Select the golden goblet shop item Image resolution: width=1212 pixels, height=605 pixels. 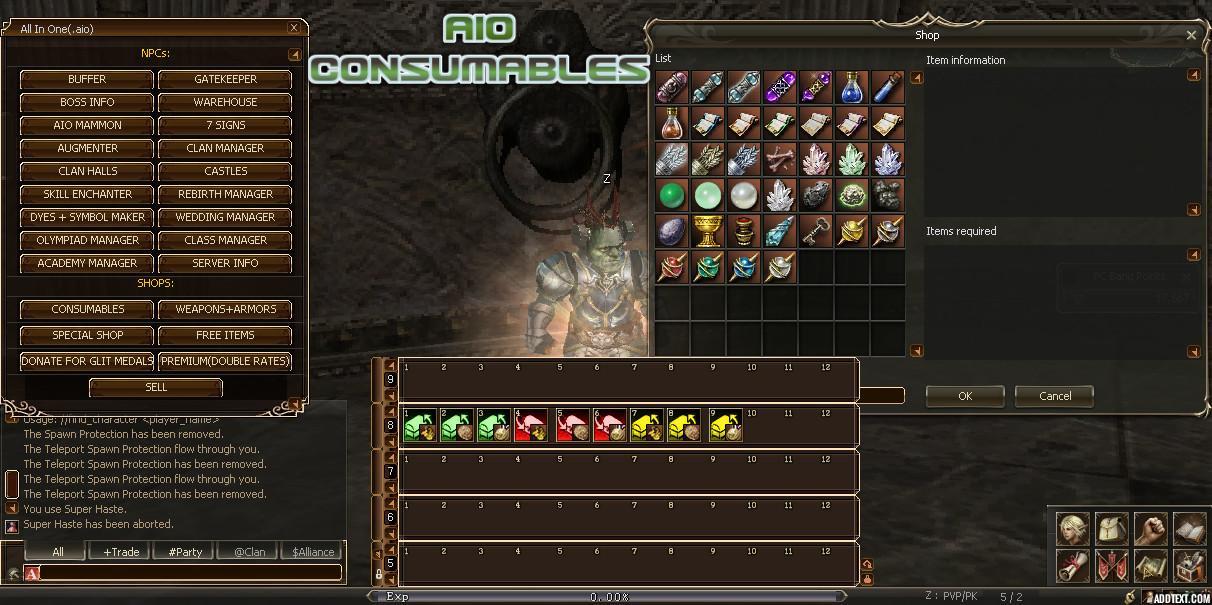708,231
